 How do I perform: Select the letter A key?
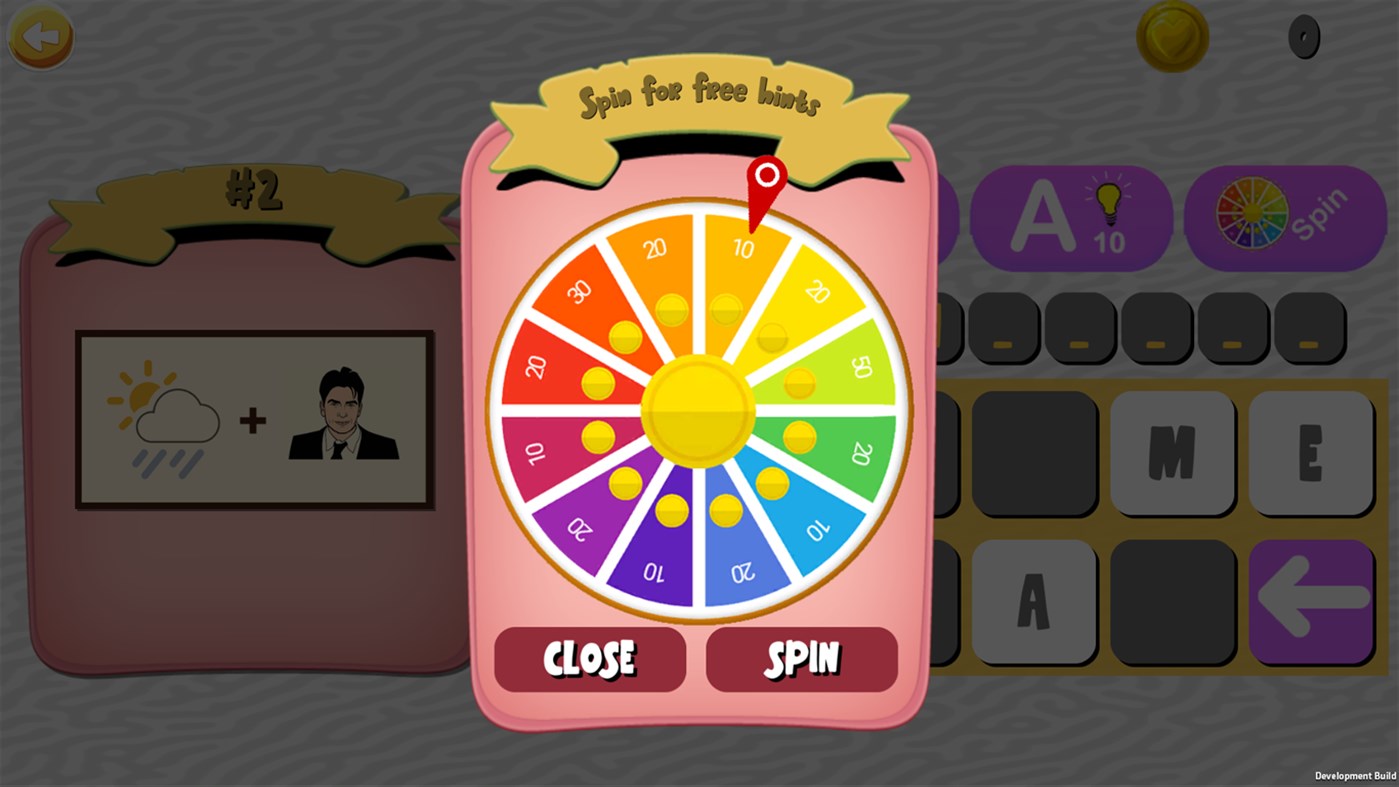click(x=1034, y=601)
